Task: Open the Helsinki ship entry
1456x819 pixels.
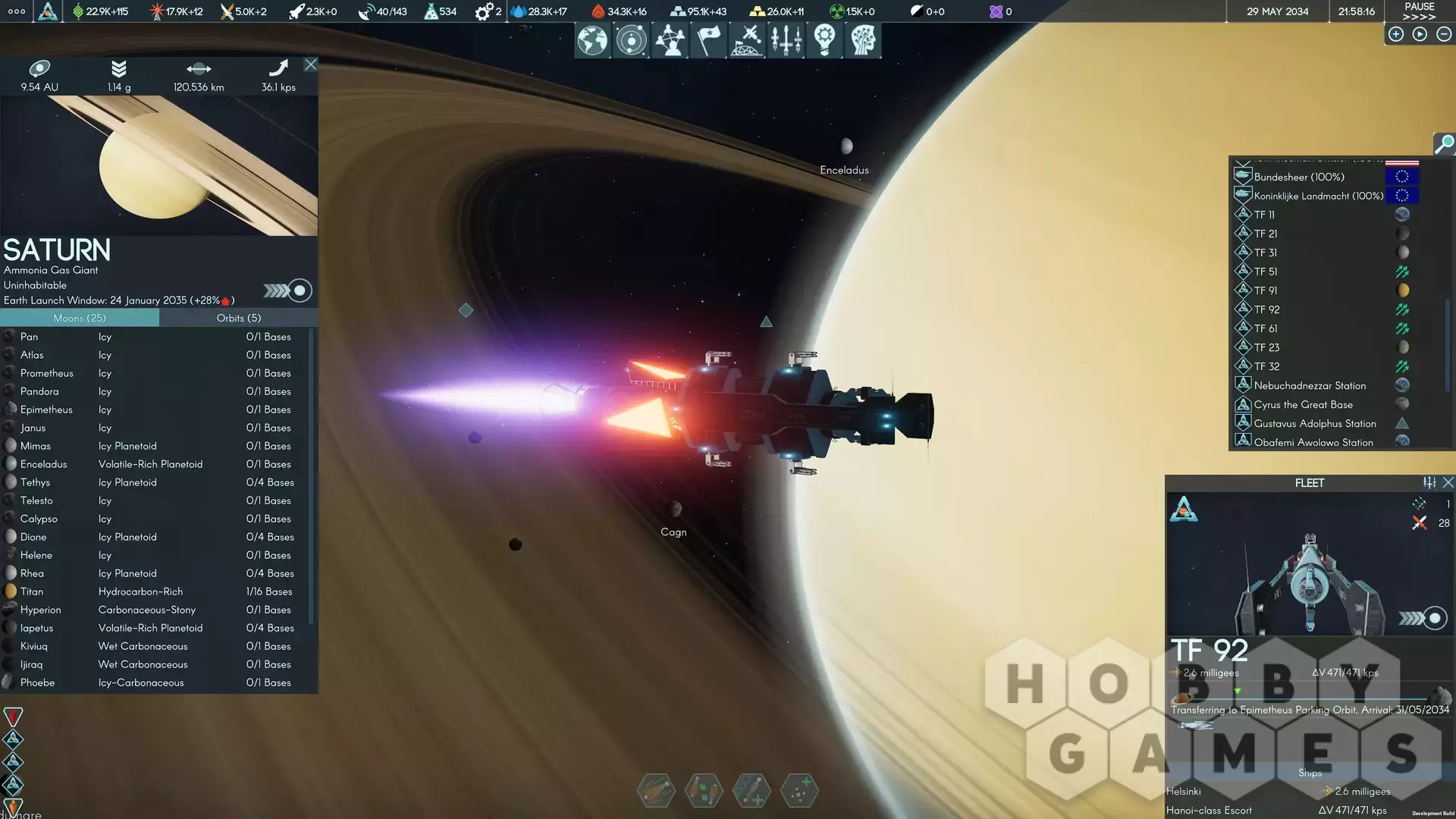Action: 1184,791
